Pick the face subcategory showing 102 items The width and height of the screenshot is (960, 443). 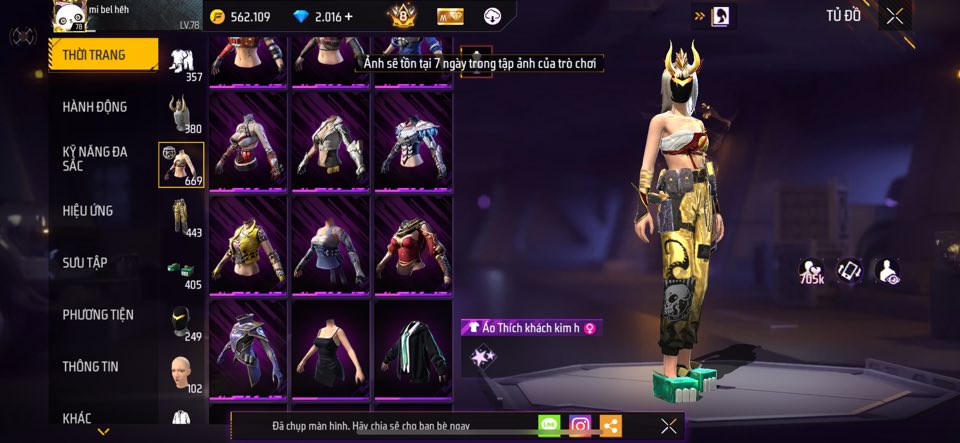point(181,373)
